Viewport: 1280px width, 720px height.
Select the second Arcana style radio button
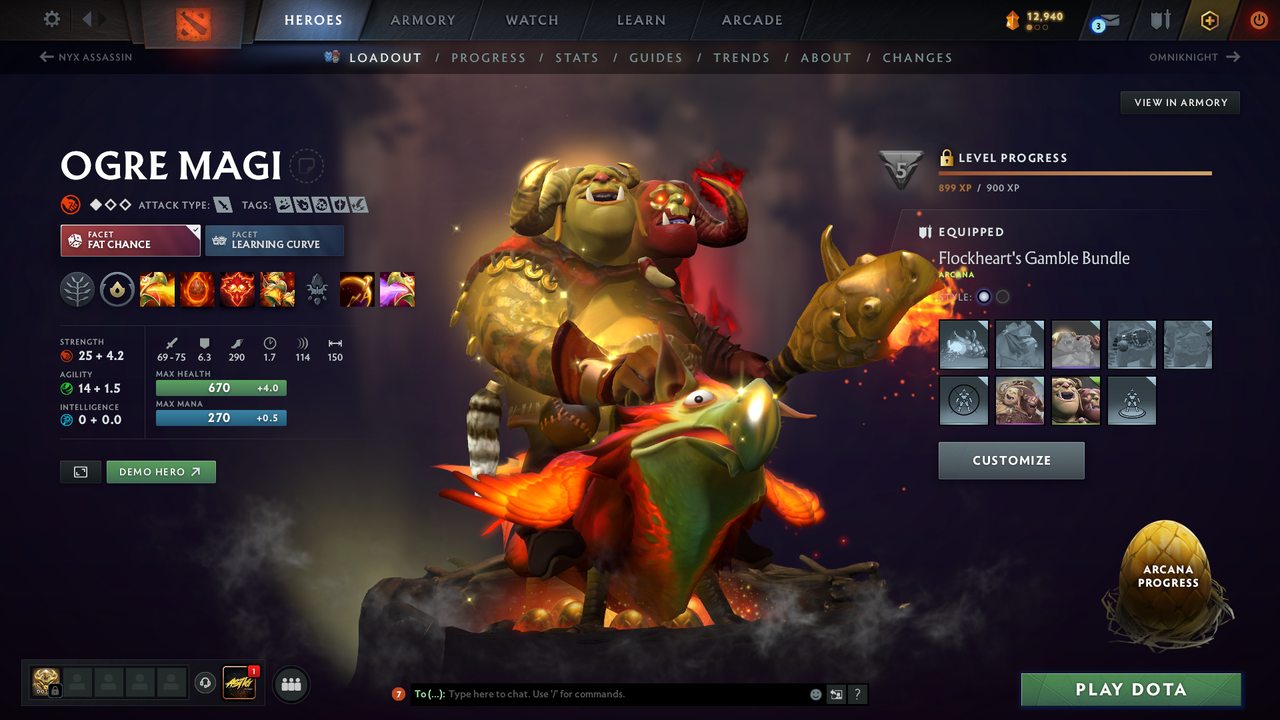point(1001,296)
